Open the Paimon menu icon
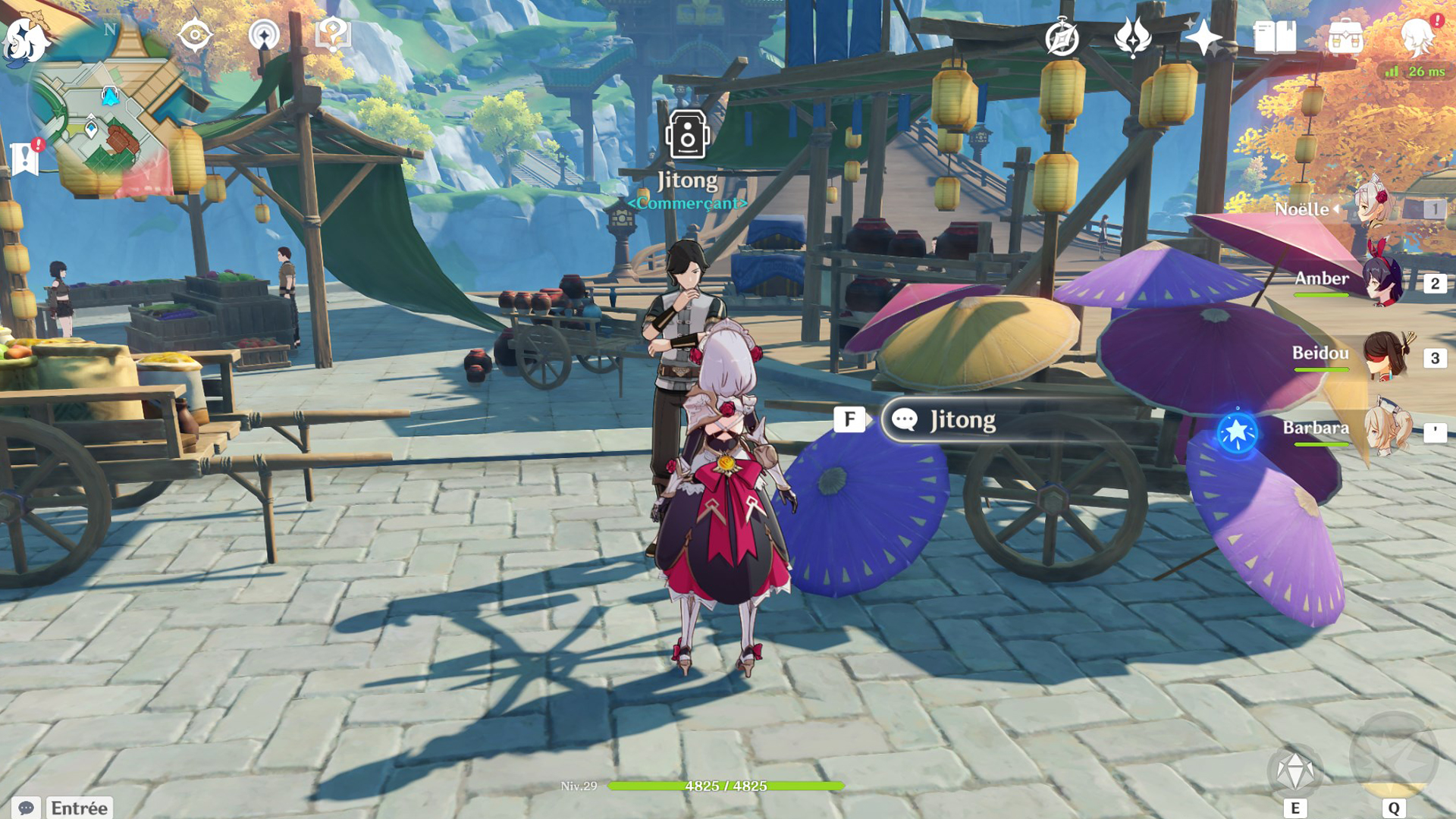 pyautogui.click(x=24, y=39)
